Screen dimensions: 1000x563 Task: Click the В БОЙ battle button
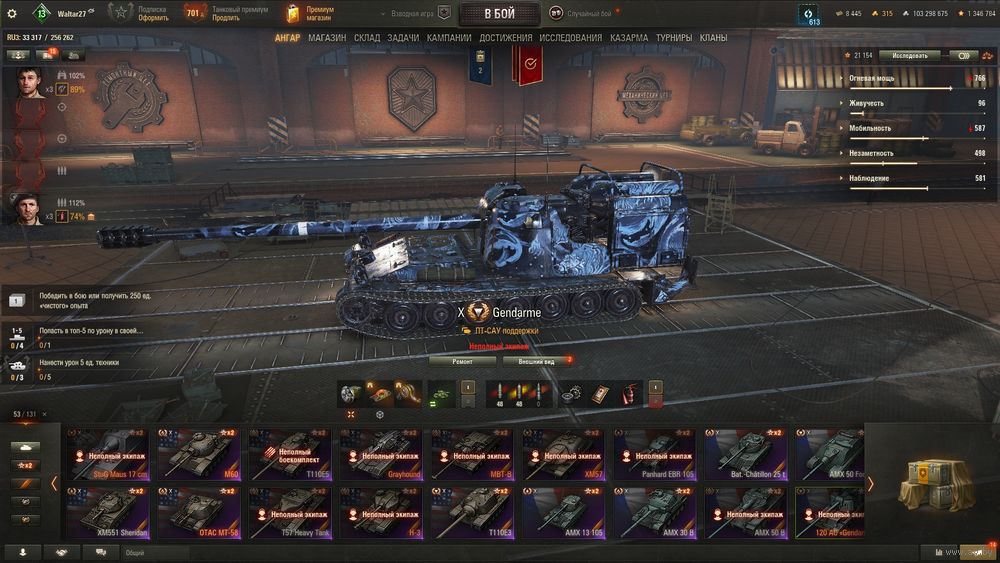click(x=500, y=13)
